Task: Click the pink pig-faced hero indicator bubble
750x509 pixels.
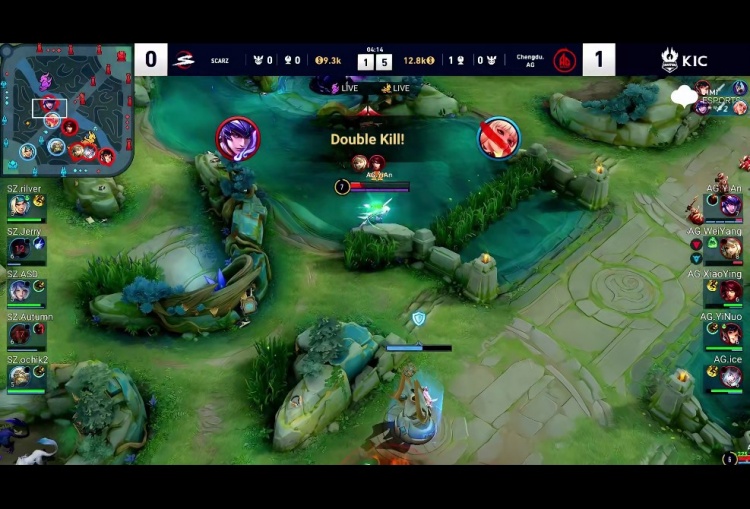Action: coord(498,138)
